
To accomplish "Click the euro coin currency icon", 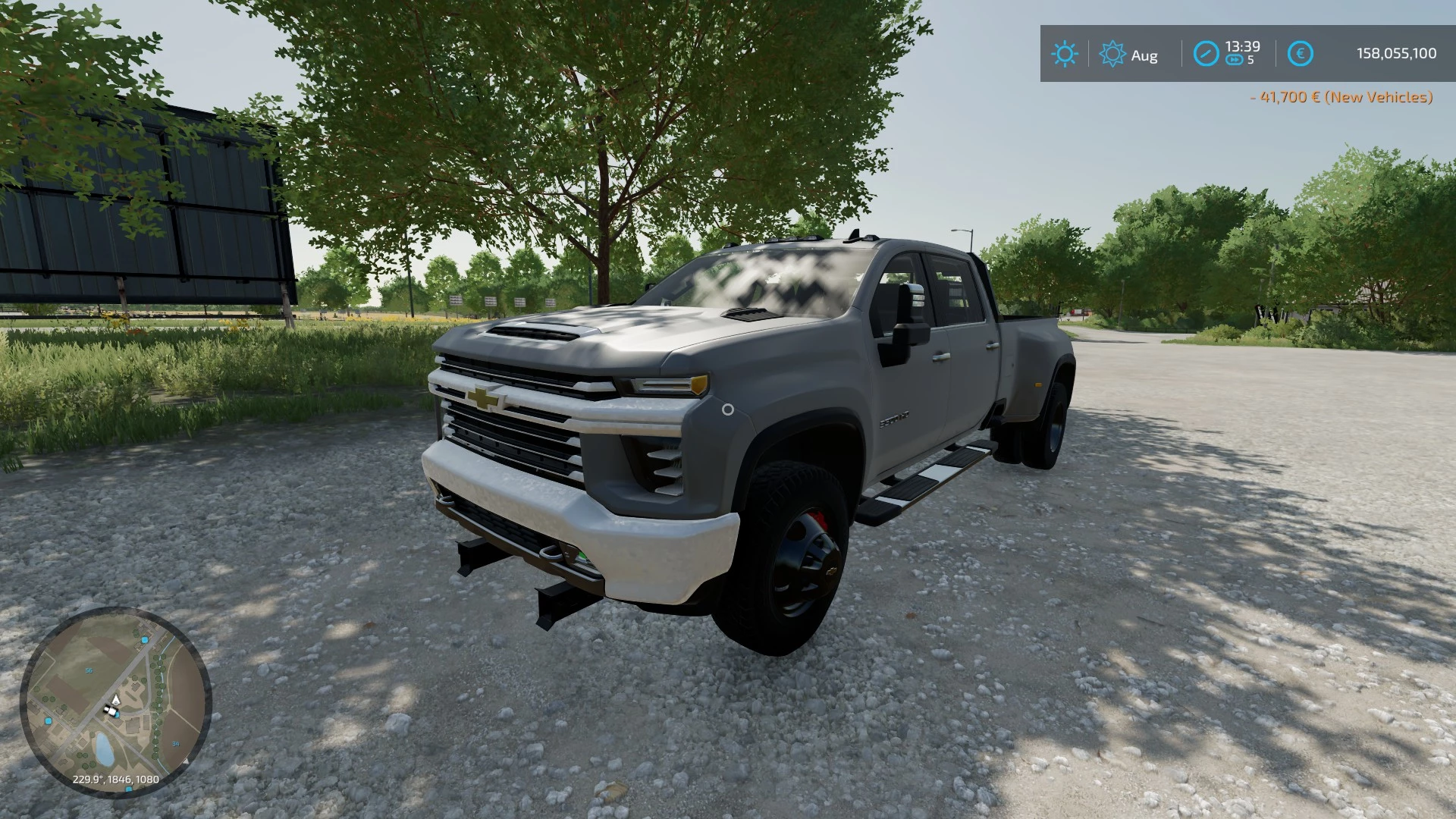I will (x=1301, y=53).
